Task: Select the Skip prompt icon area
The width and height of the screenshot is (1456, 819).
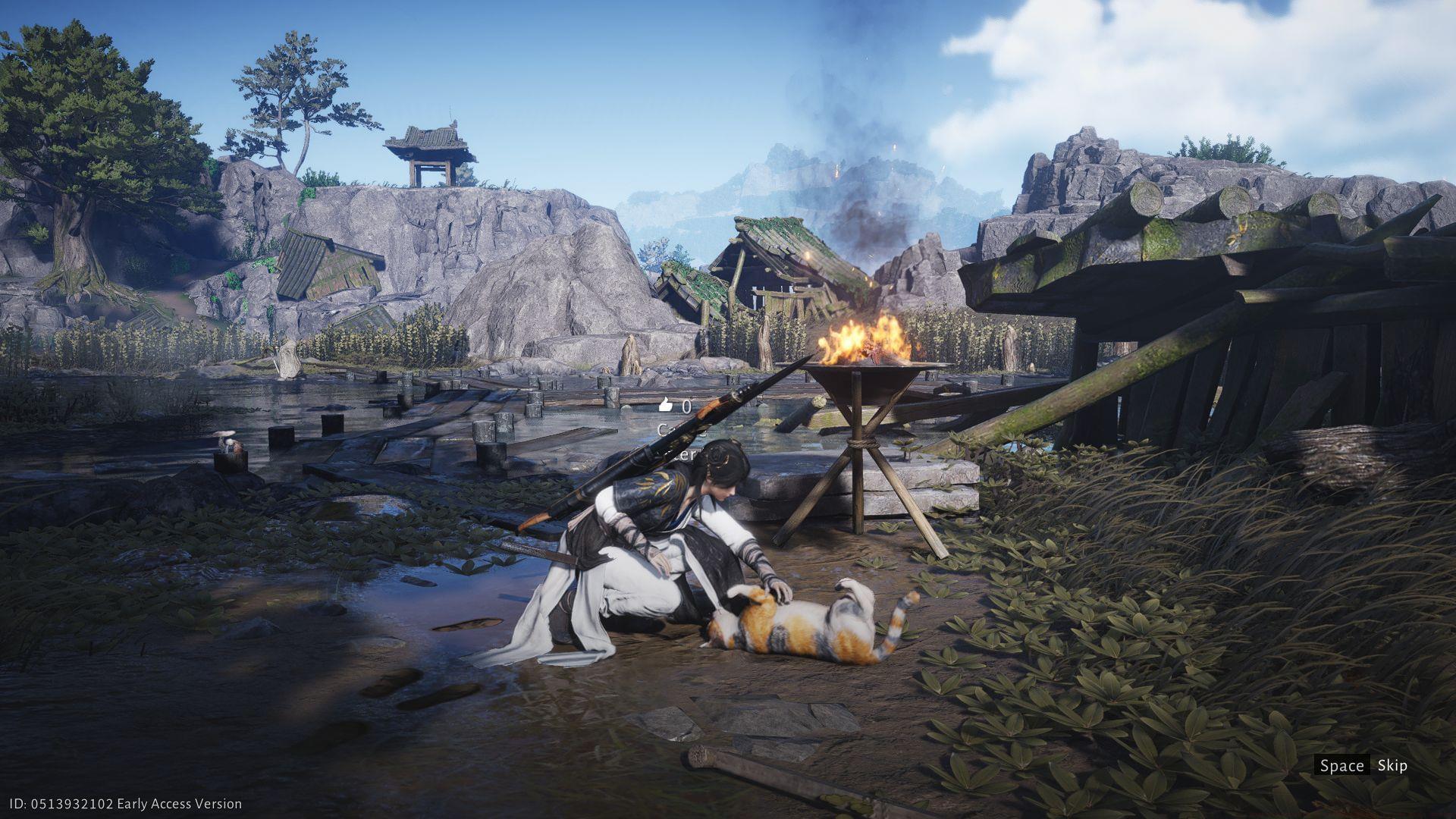Action: click(1394, 766)
